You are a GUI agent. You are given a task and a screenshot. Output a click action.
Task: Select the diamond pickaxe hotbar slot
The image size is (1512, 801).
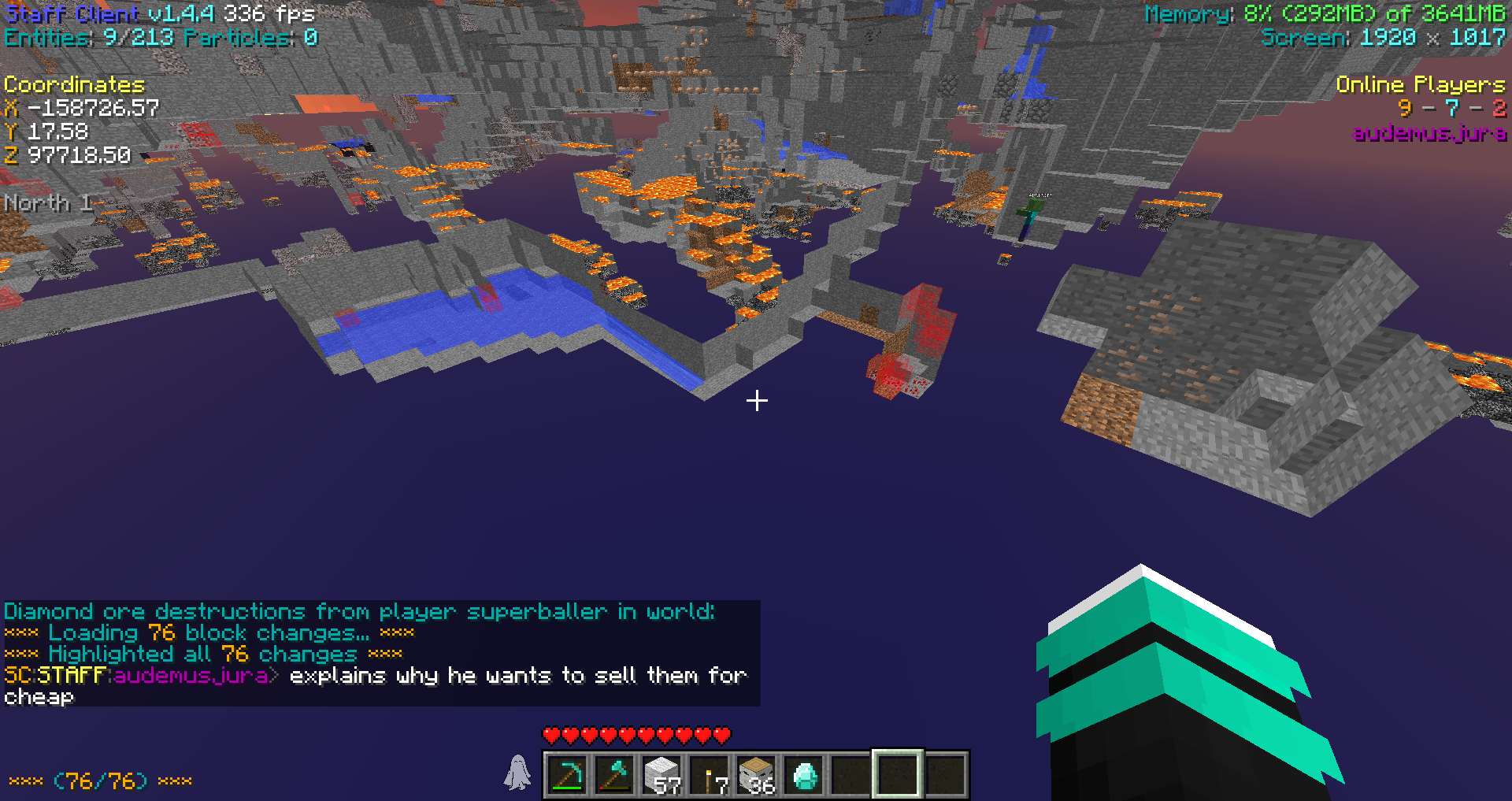click(567, 775)
